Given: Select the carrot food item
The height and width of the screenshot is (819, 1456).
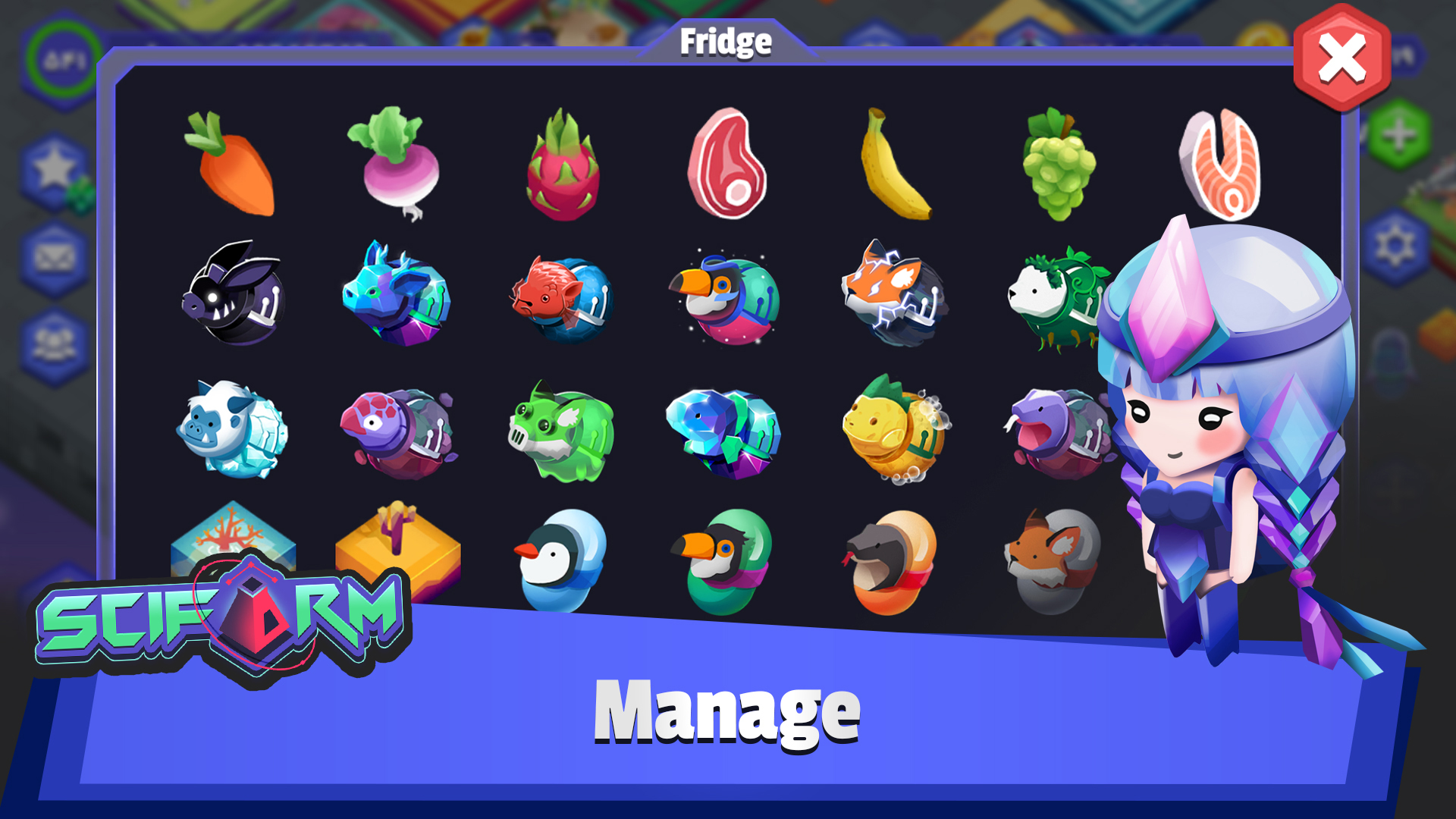Looking at the screenshot, I should [231, 165].
